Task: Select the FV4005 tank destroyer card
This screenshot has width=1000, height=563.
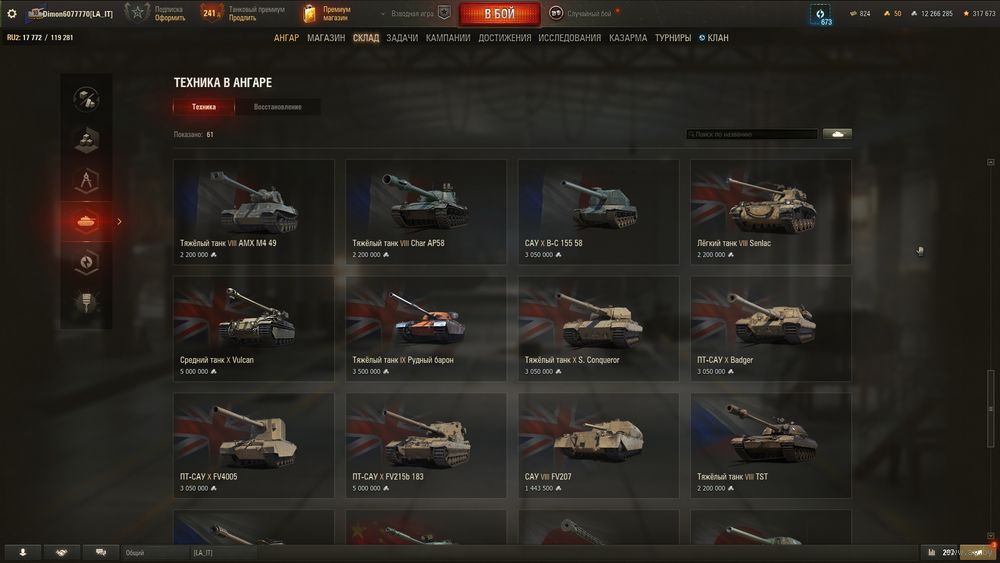Action: point(253,445)
